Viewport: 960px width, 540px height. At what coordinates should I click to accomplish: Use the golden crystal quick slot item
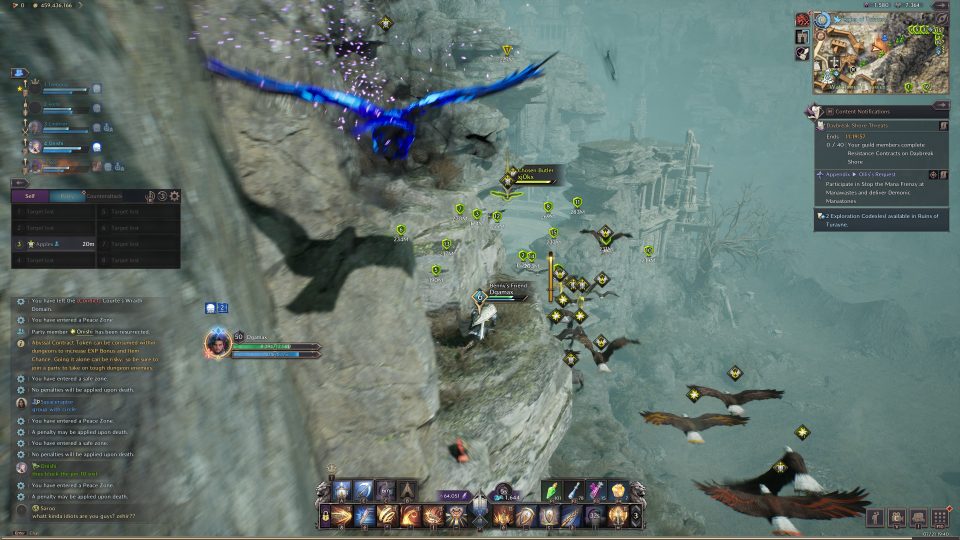coord(619,491)
